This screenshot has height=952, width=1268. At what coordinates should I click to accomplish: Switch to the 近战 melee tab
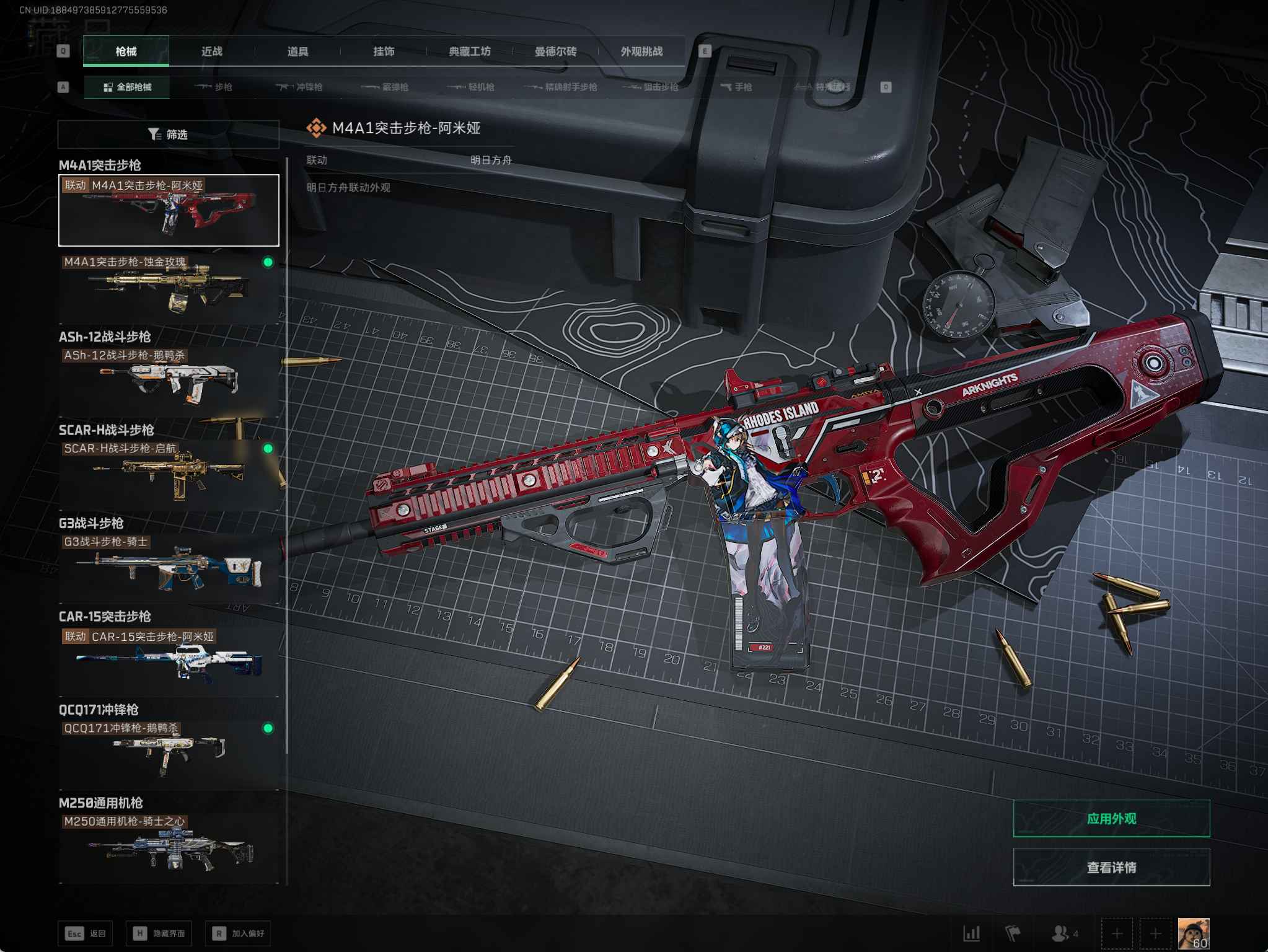(x=212, y=51)
